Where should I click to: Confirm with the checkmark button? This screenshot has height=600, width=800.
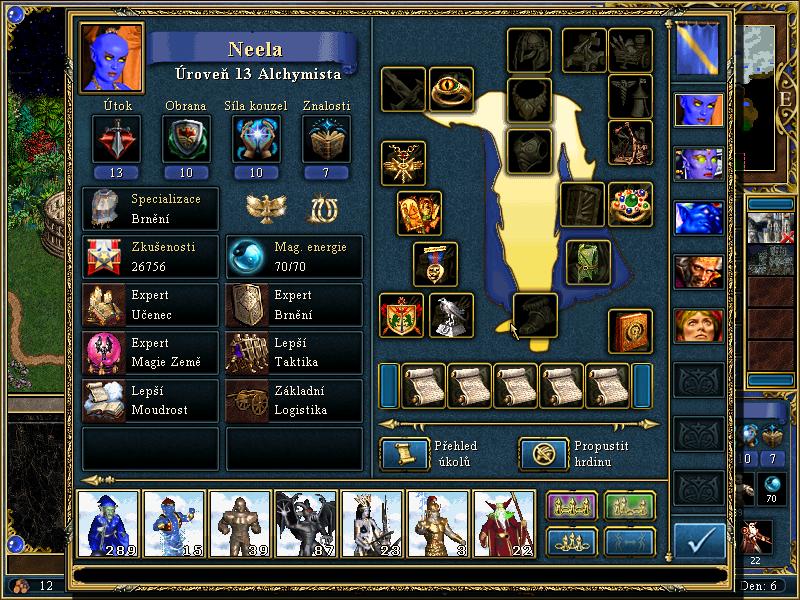coord(700,543)
